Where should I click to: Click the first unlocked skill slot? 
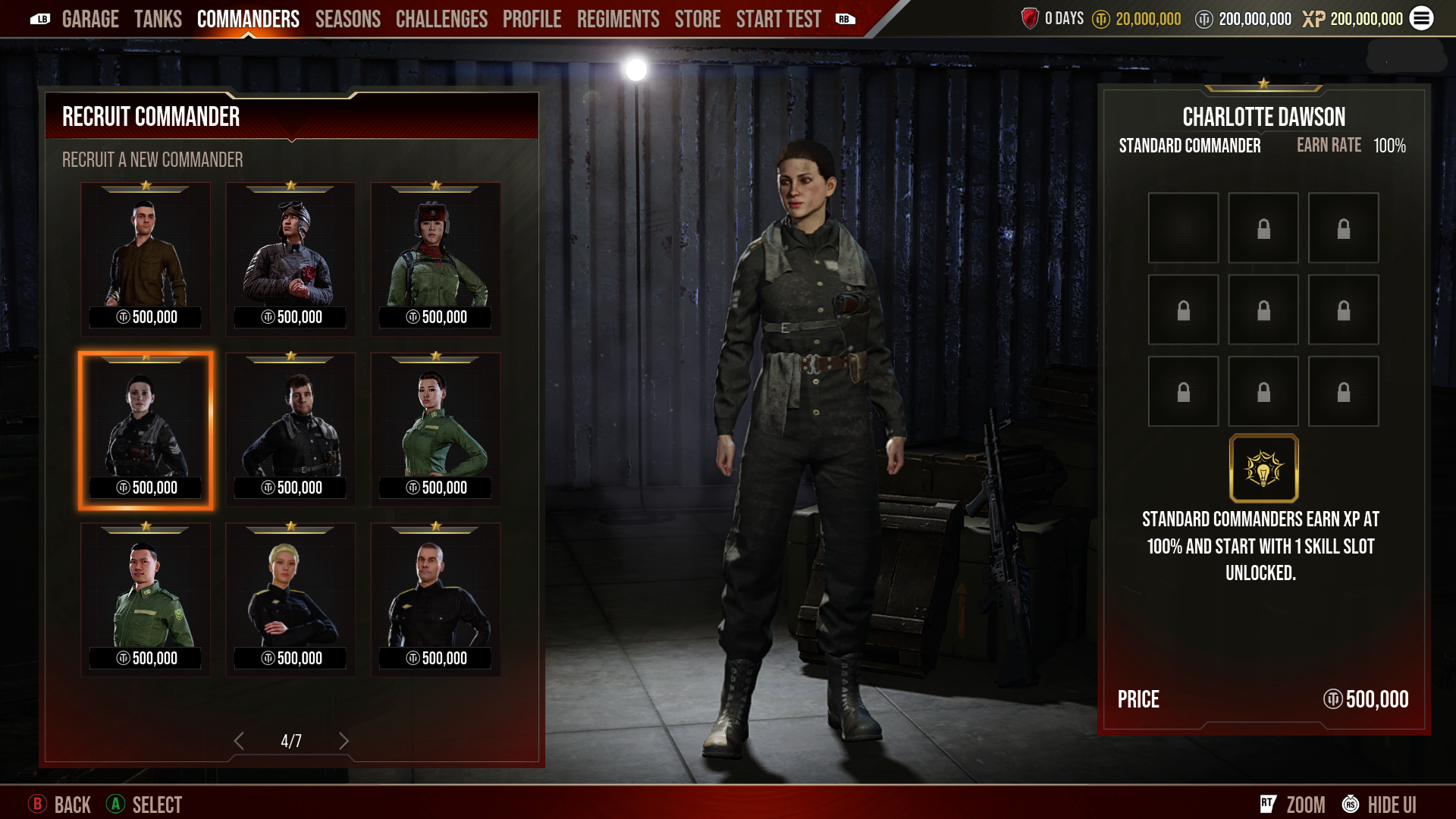coord(1183,227)
